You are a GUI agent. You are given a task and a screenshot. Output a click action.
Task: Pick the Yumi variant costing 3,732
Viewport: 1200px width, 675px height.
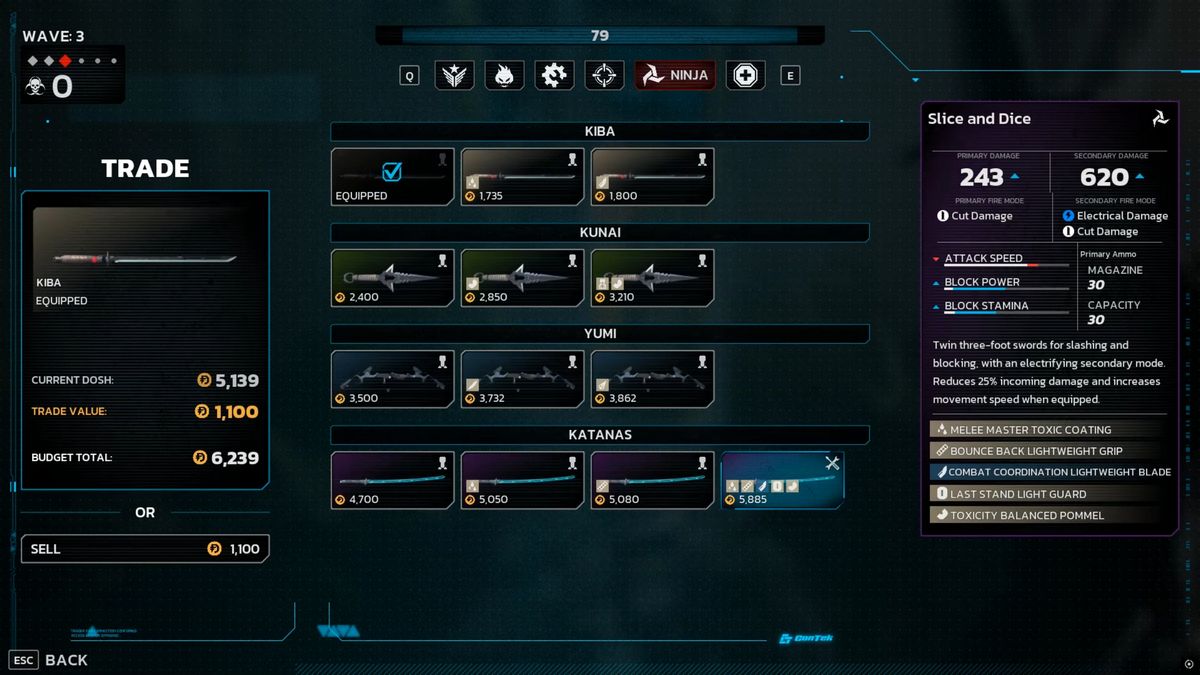coord(522,378)
